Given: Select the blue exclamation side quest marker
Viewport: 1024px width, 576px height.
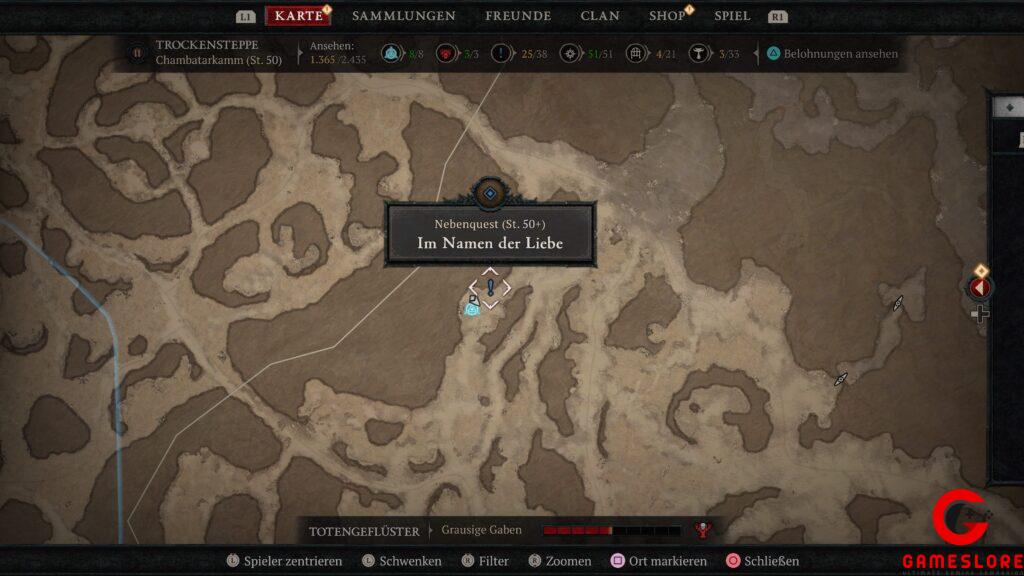Looking at the screenshot, I should click(490, 287).
